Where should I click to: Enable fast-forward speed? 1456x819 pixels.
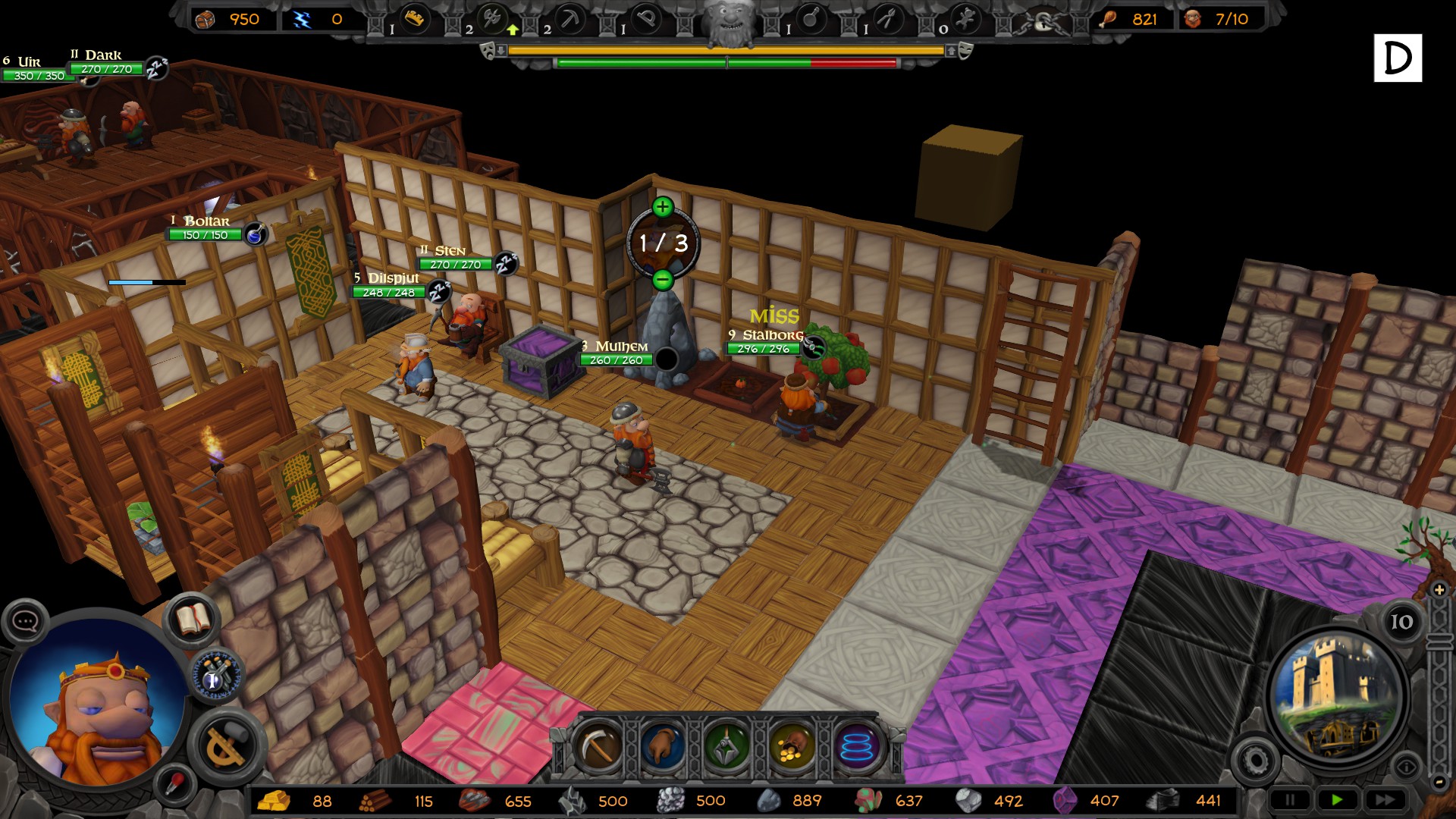tap(1385, 799)
